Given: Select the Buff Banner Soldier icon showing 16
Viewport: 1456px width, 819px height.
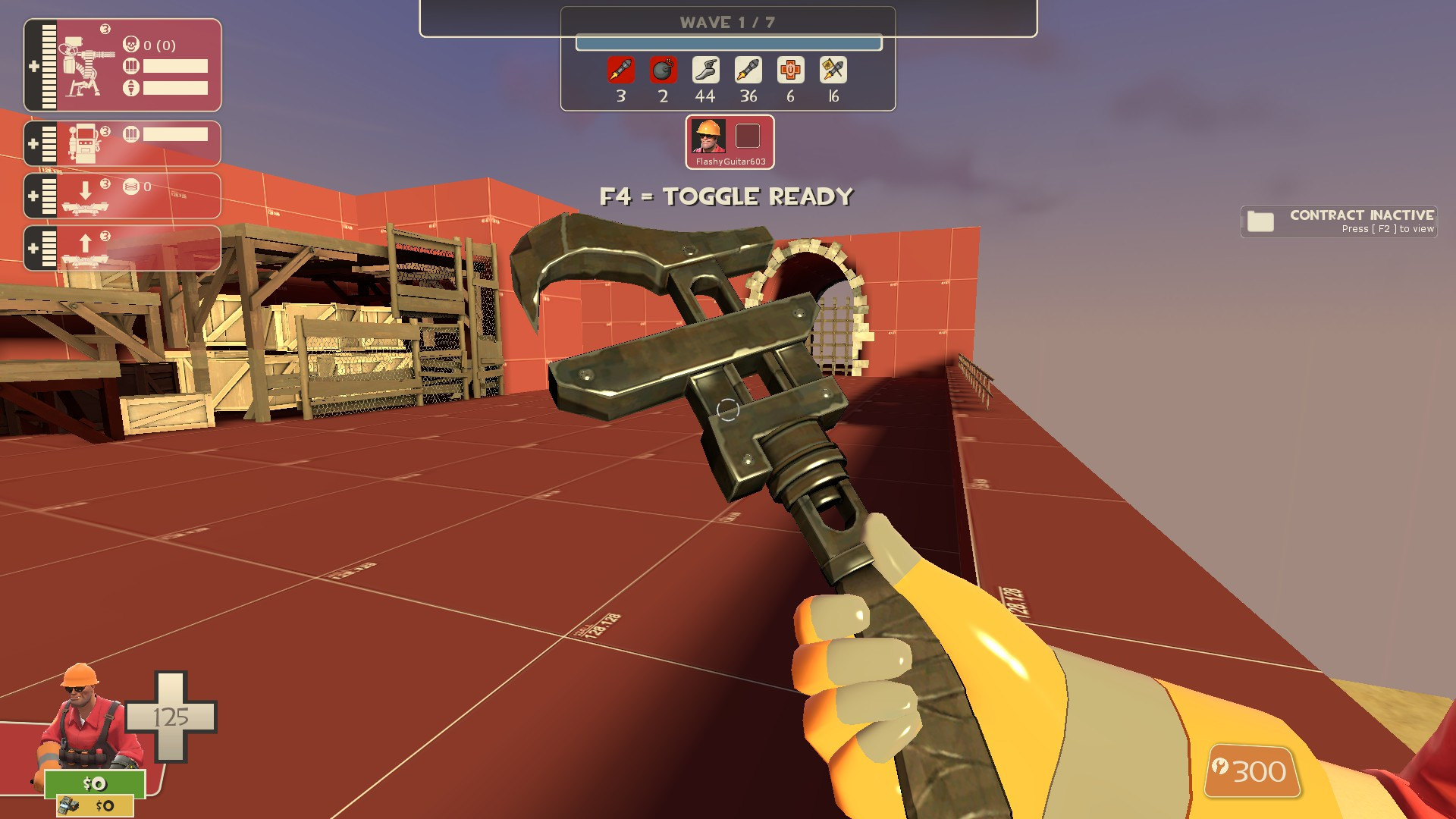Looking at the screenshot, I should [x=833, y=71].
